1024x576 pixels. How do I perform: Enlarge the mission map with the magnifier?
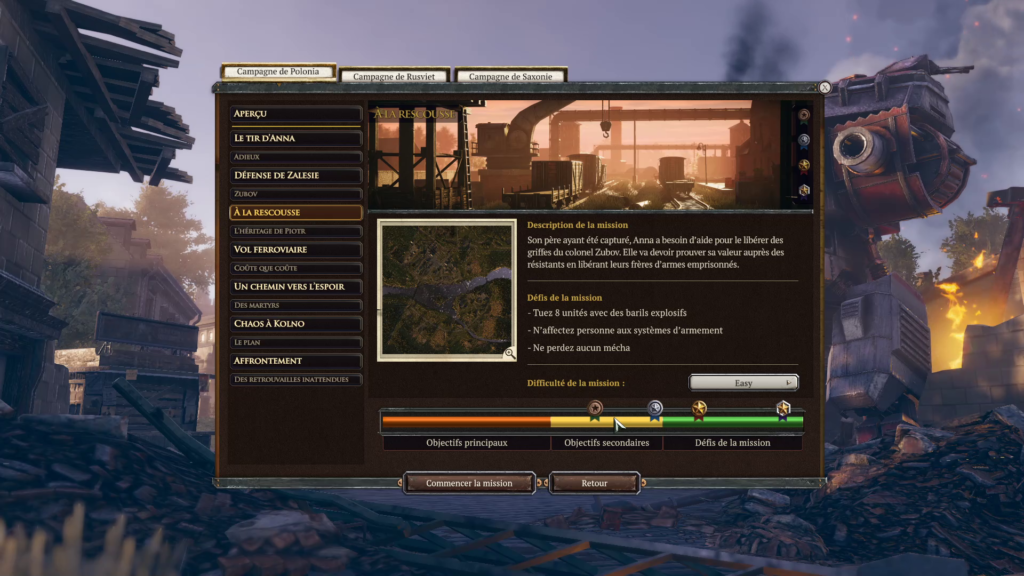click(509, 352)
